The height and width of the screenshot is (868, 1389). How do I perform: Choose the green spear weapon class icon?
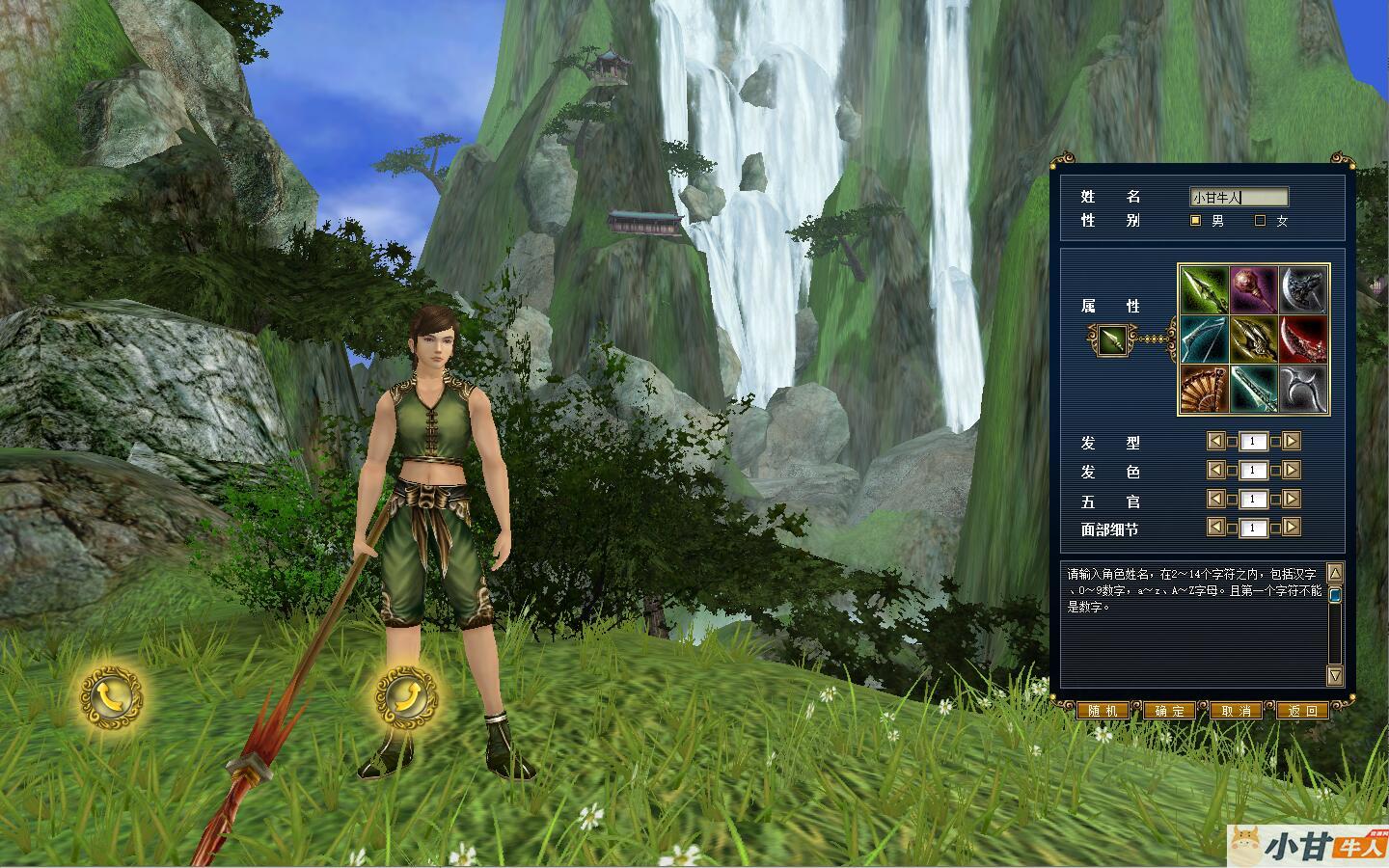(1203, 288)
